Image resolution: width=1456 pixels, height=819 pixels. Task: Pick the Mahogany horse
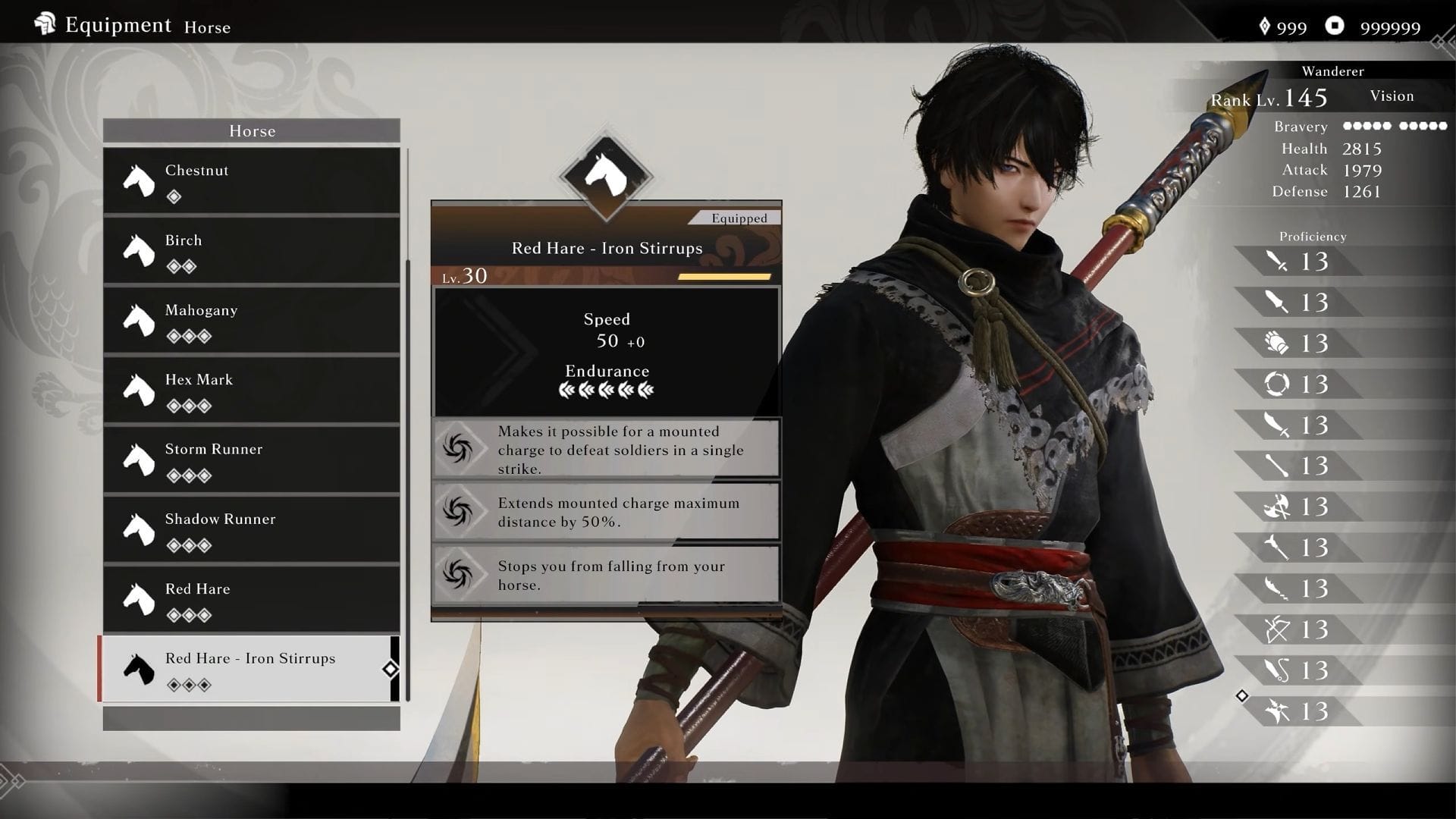click(251, 320)
